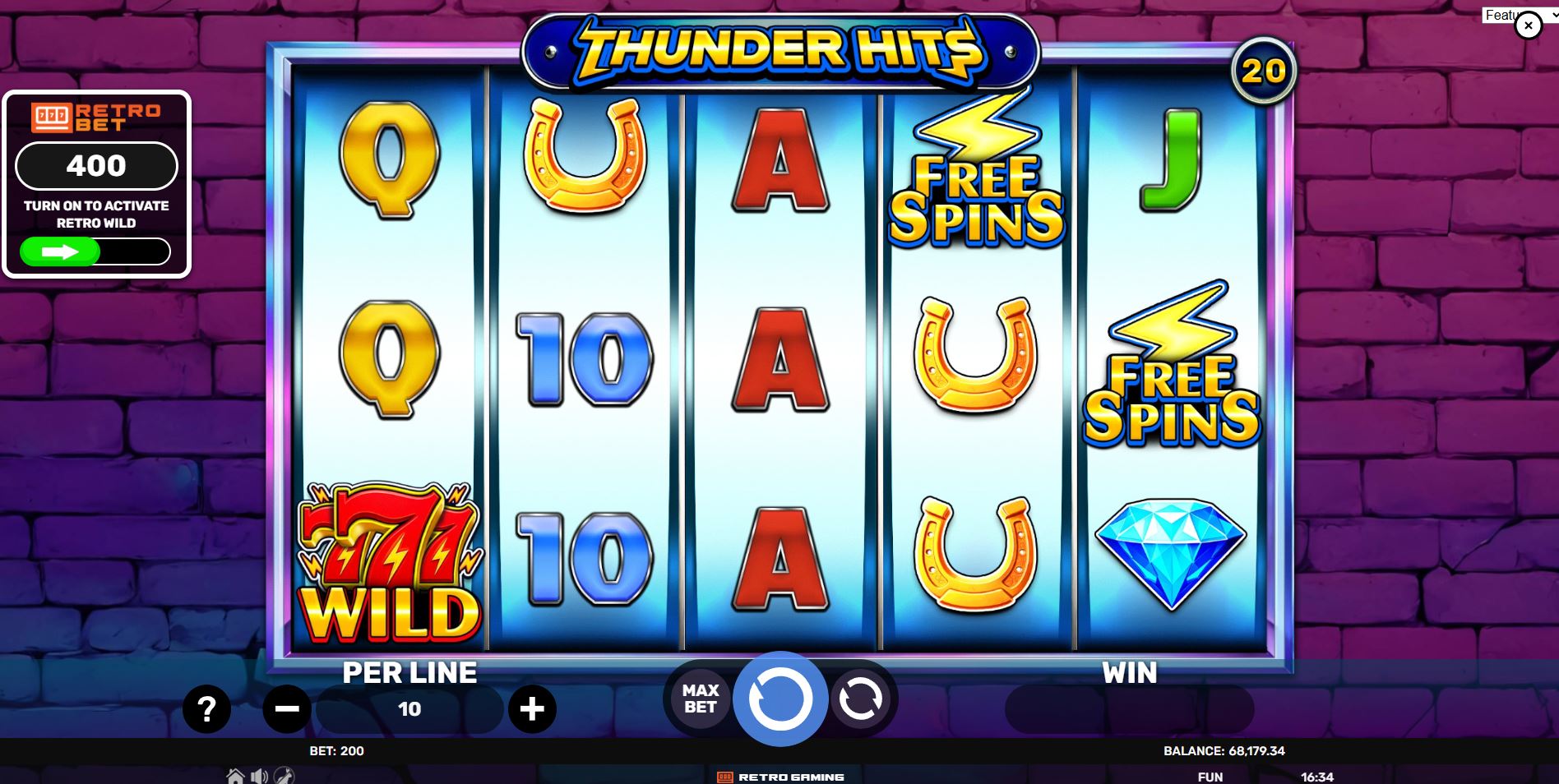
Task: Collapse the Features menu using its X
Action: pyautogui.click(x=1529, y=25)
